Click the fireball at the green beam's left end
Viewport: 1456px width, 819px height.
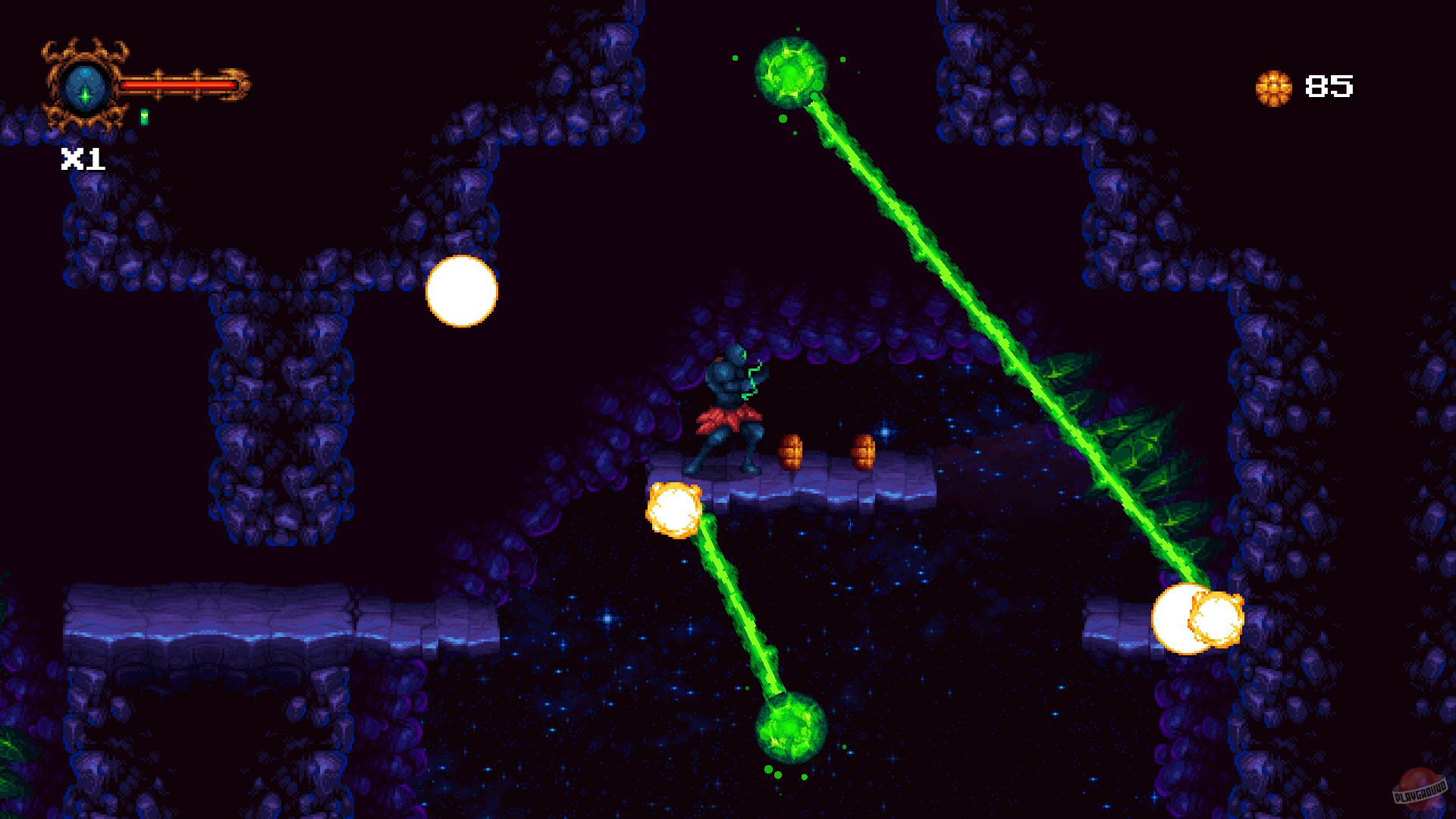click(675, 507)
